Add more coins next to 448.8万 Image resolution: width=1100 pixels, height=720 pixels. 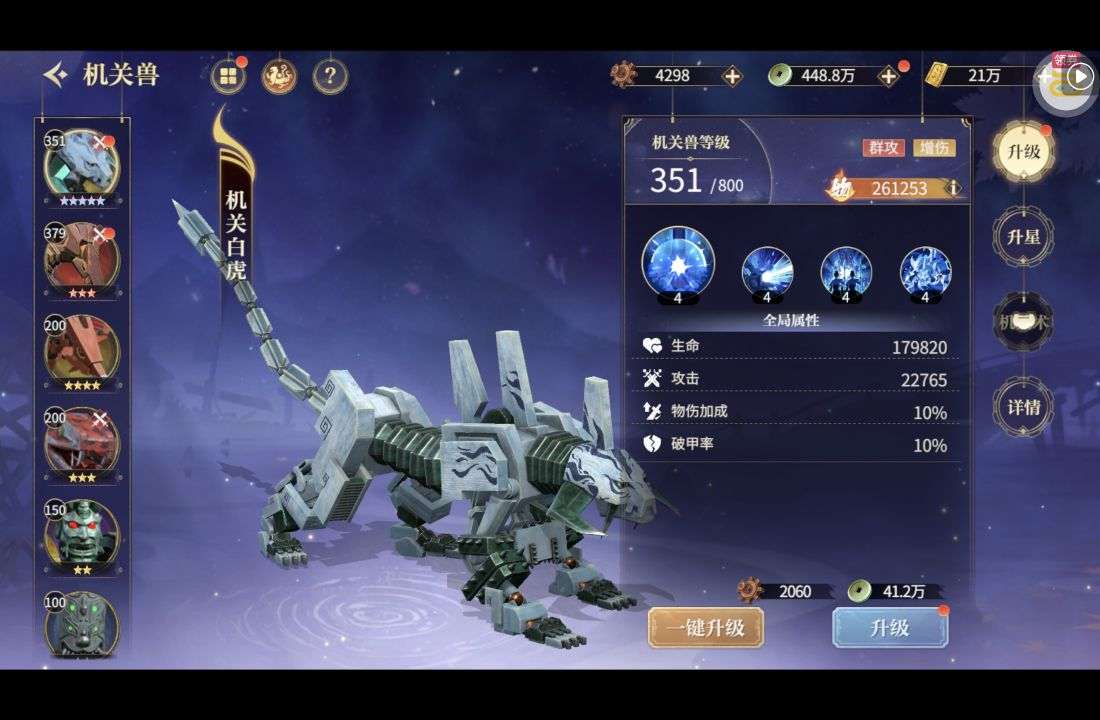tap(888, 75)
